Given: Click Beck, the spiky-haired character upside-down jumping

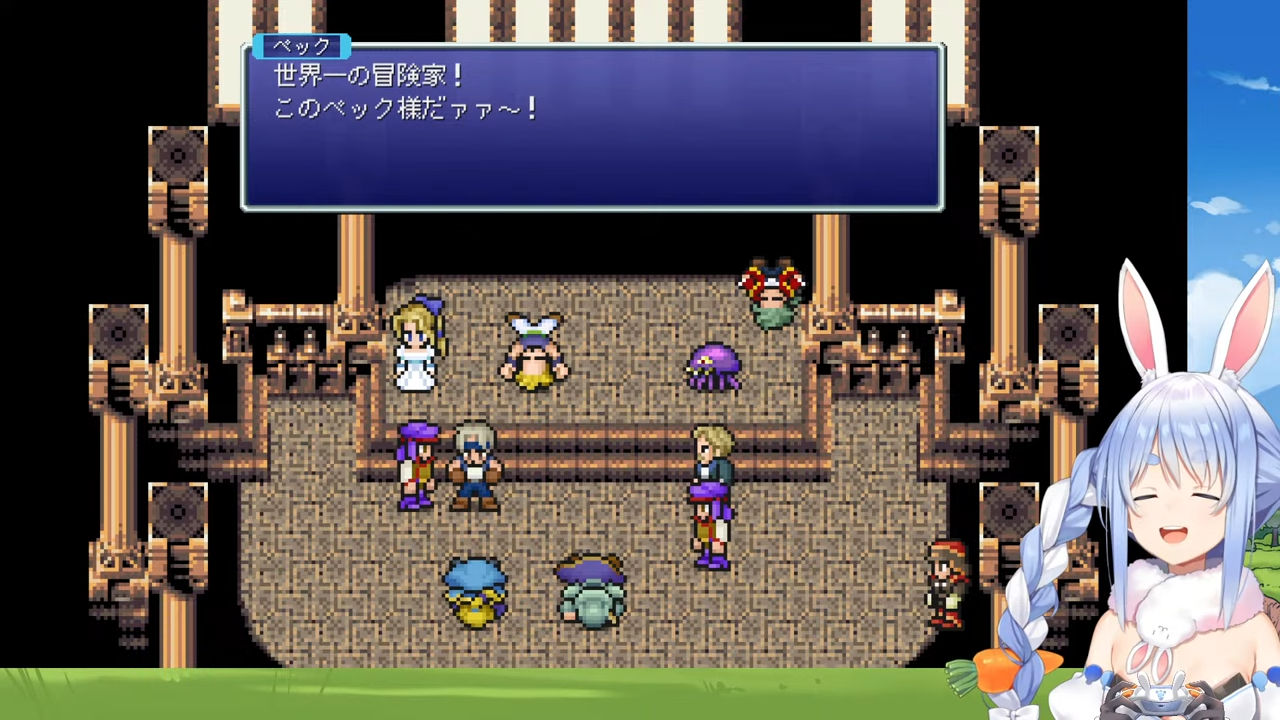Looking at the screenshot, I should point(773,290).
